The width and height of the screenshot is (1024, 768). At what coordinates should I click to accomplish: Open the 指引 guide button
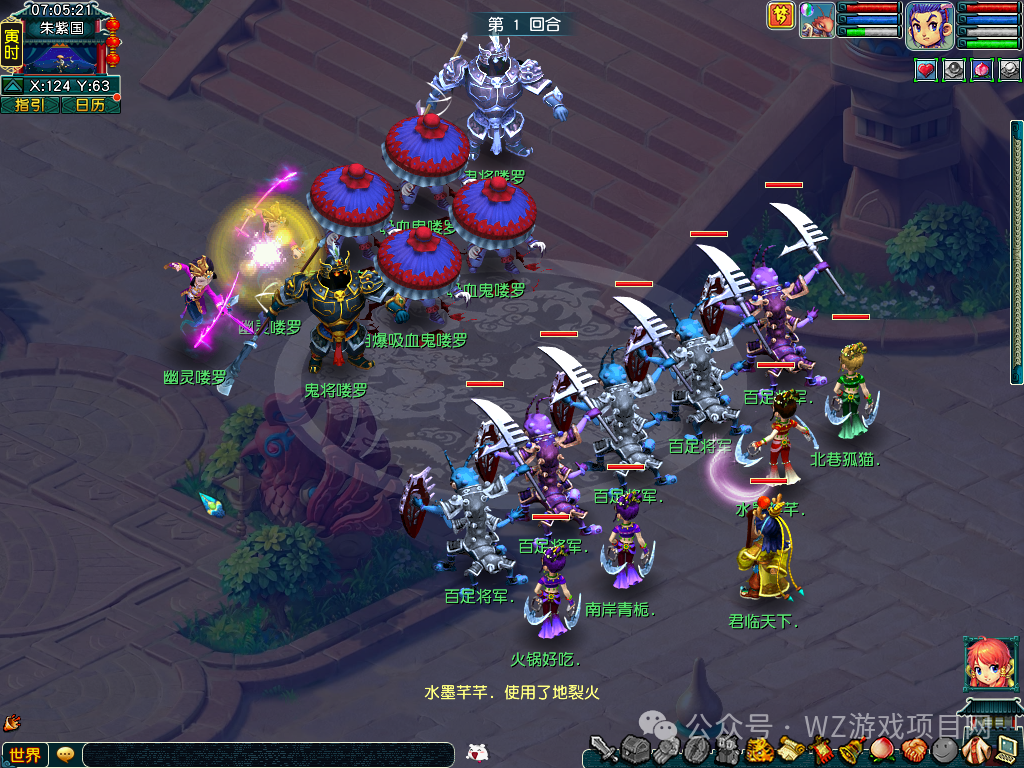coord(30,105)
